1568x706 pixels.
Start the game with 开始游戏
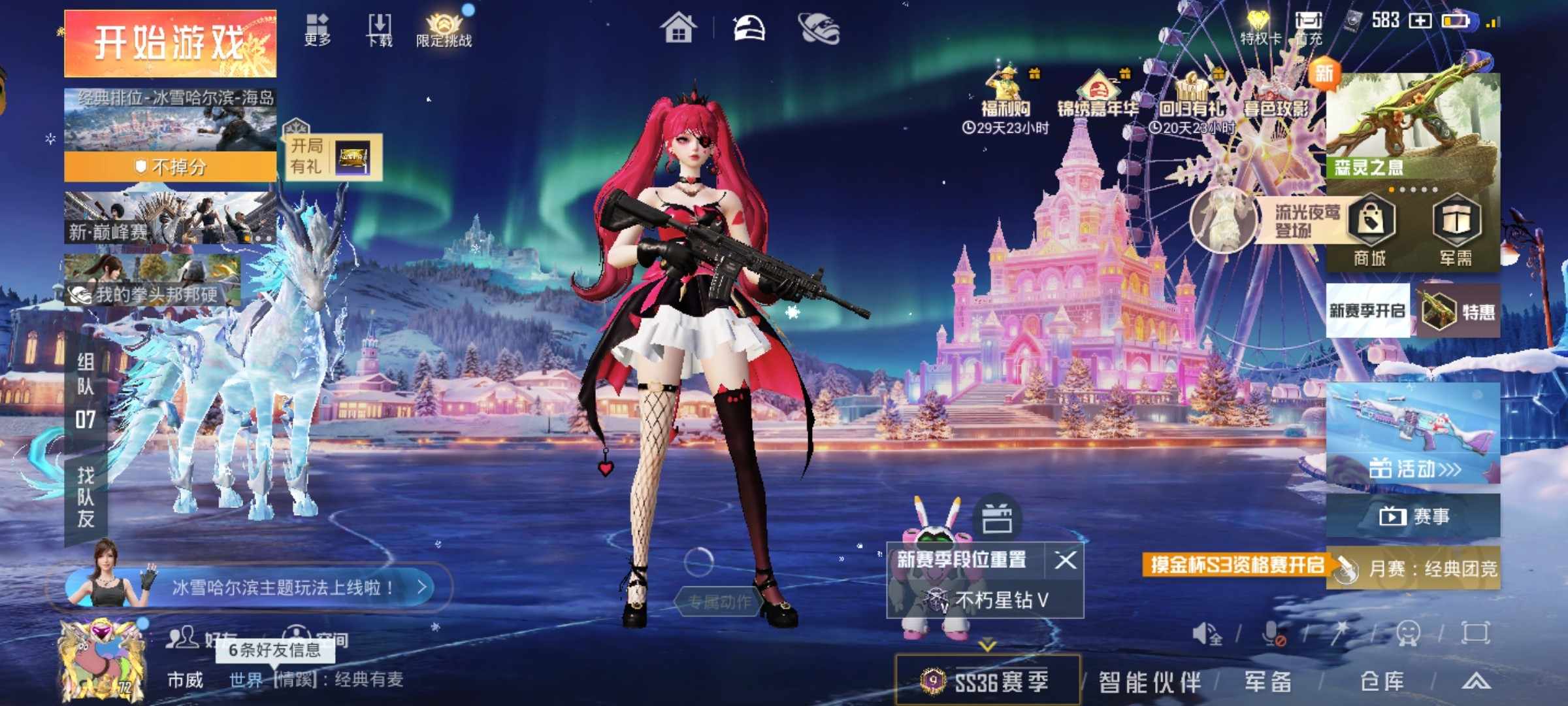[x=170, y=43]
